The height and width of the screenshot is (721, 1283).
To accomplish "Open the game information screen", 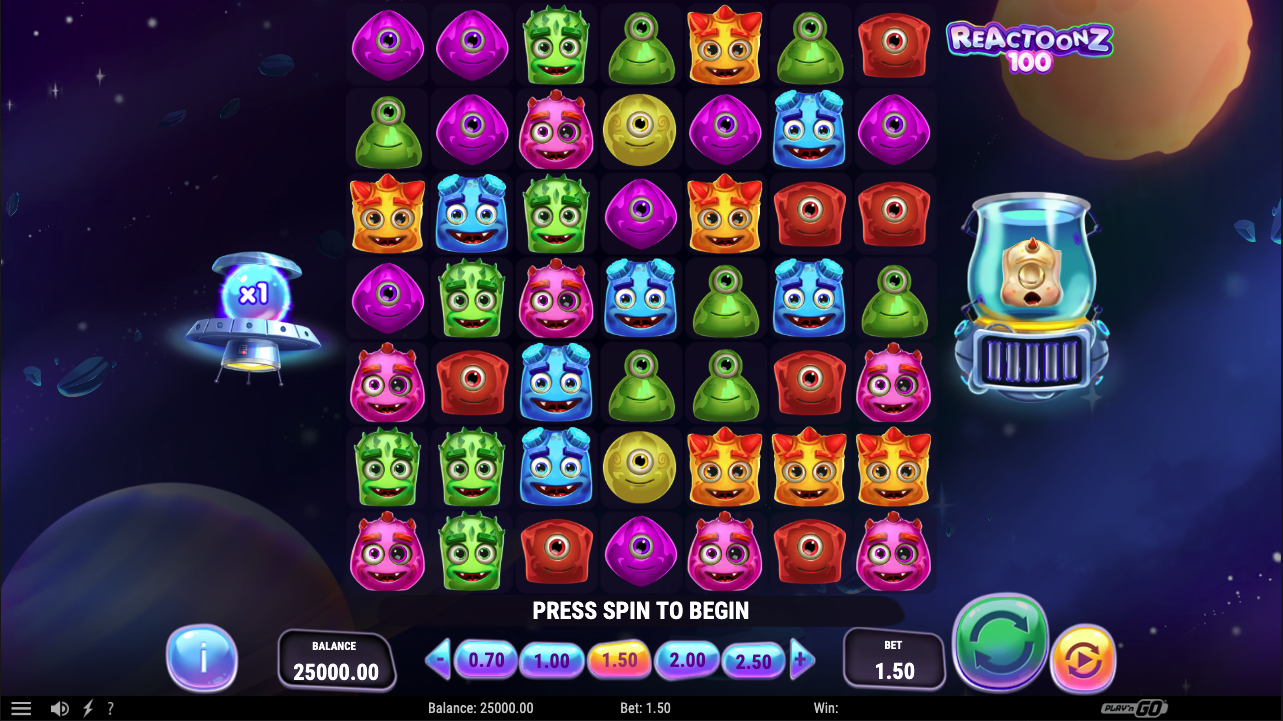I will coord(203,657).
